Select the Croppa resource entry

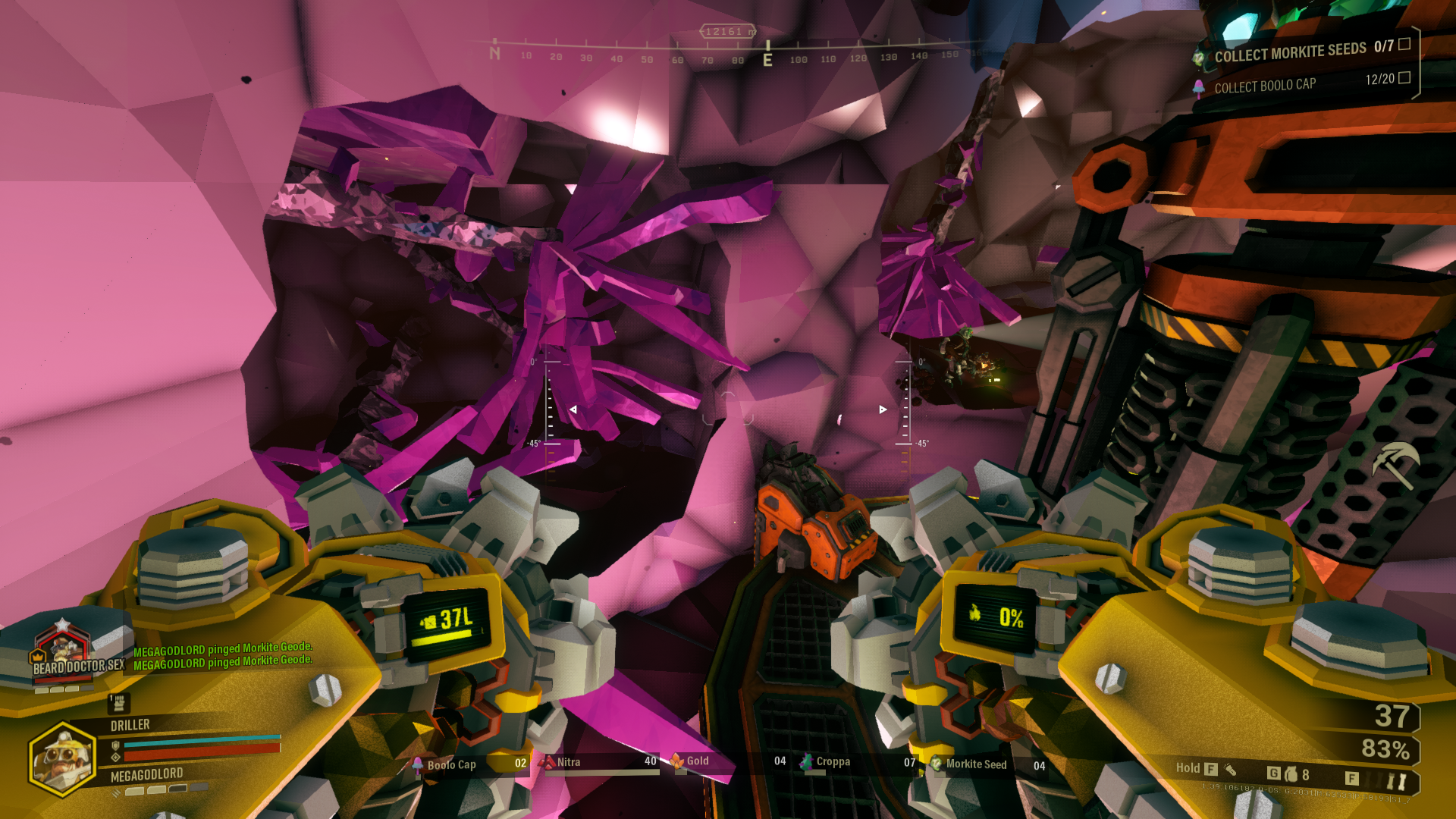(833, 762)
